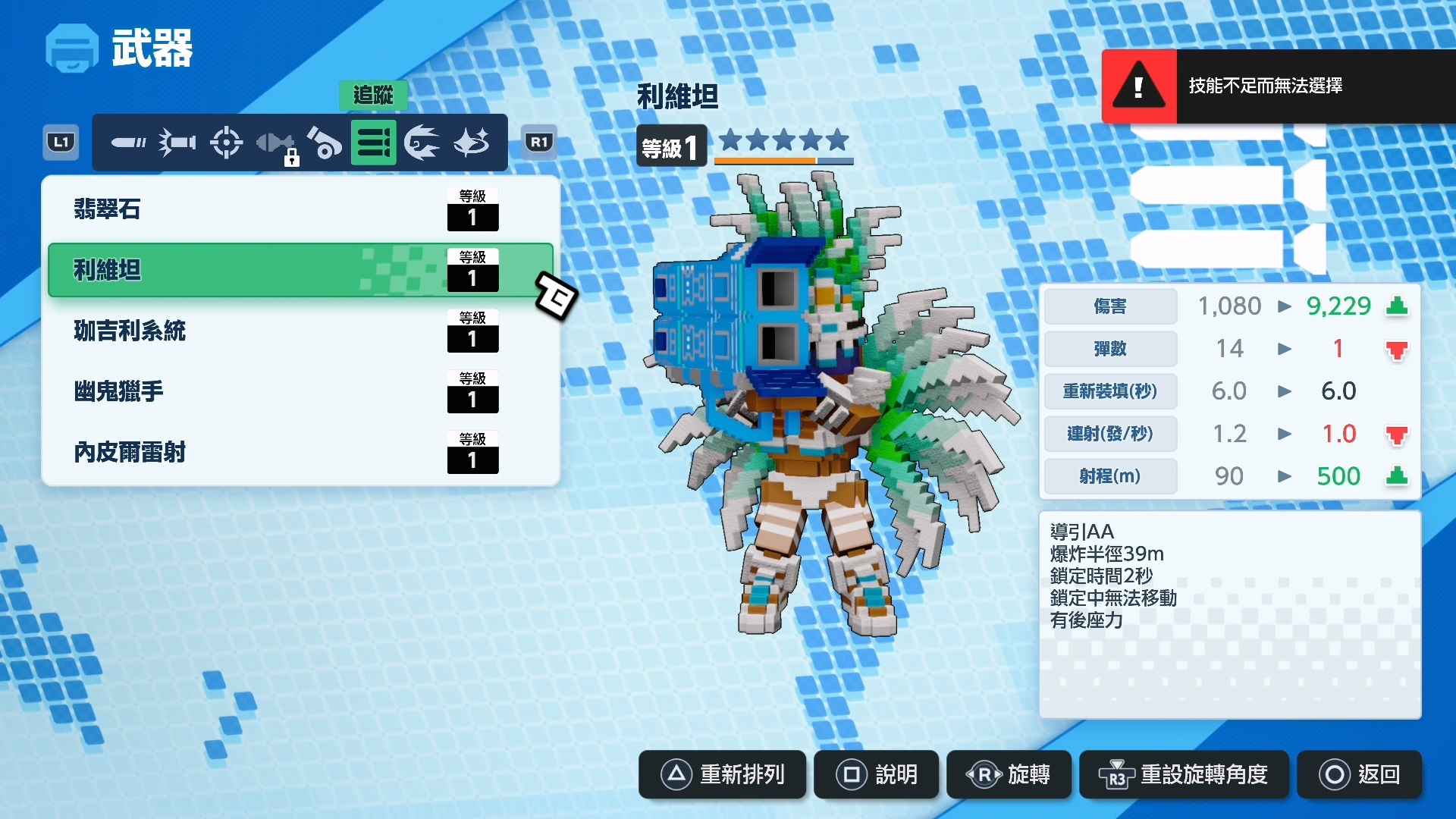Open the cannon weapon category icon
Viewport: 1456px width, 819px height.
[325, 142]
